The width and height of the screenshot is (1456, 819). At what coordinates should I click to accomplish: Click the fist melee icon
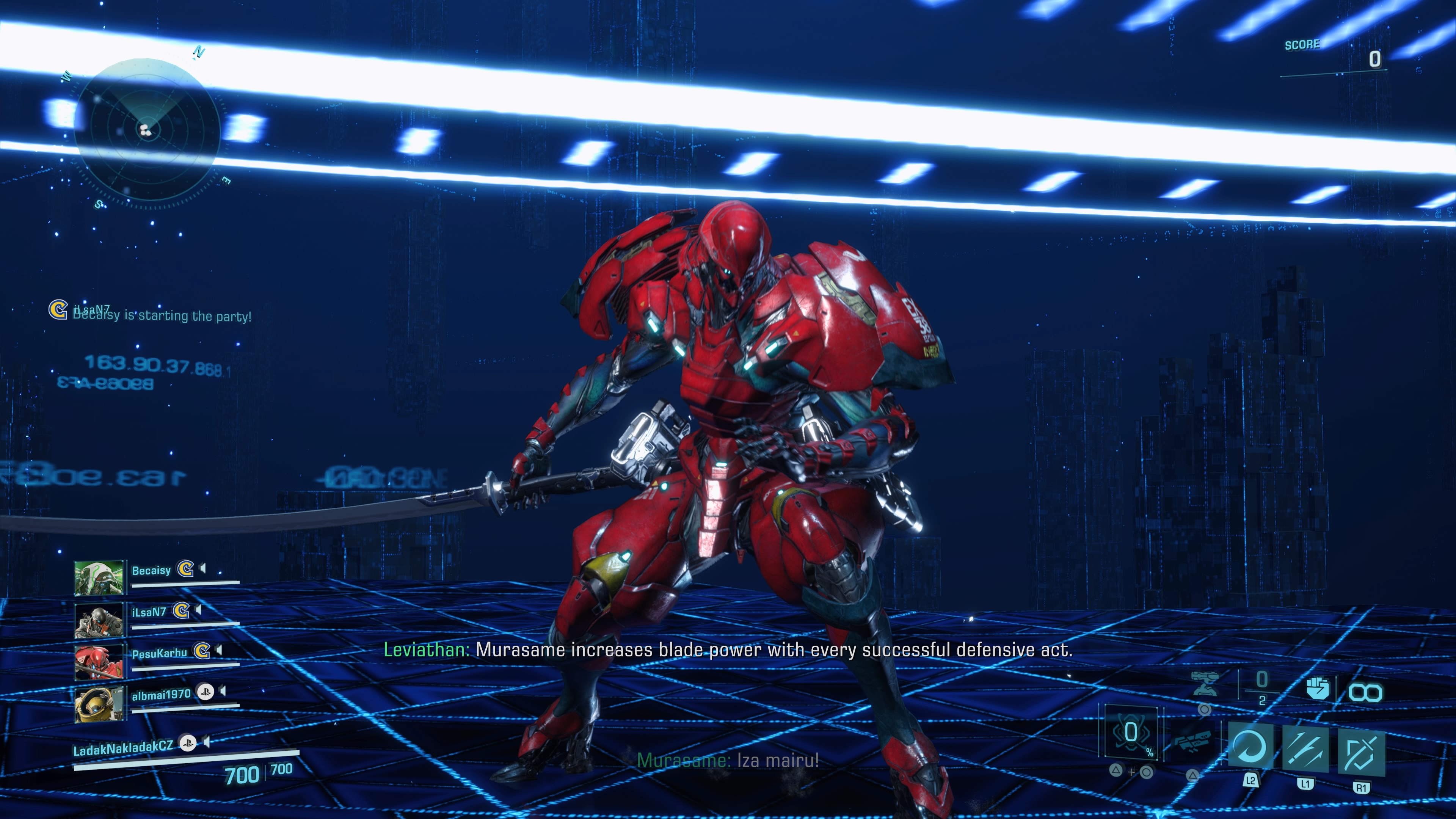pos(1317,689)
